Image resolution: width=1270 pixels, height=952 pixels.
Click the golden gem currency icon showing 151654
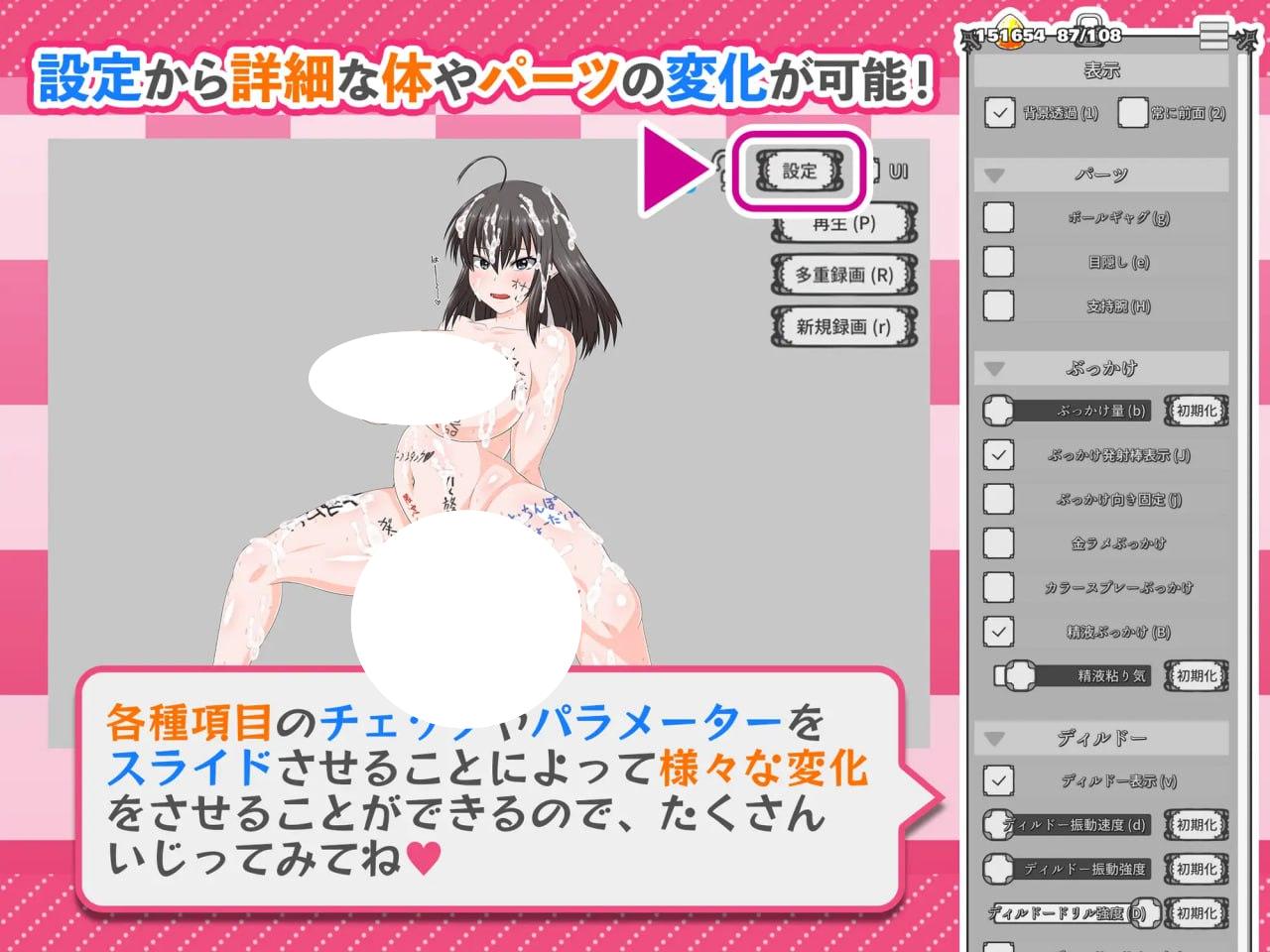click(1009, 30)
